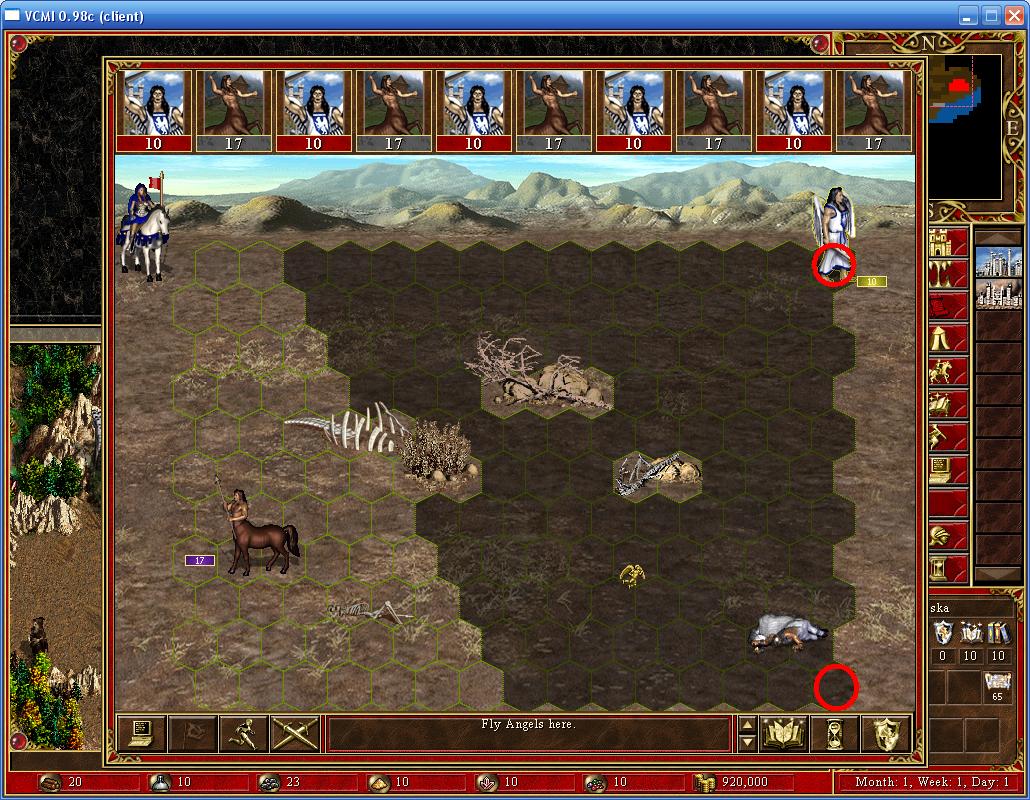Screen dimensions: 1030x800
Task: Click the combat log up arrow
Action: (x=747, y=724)
